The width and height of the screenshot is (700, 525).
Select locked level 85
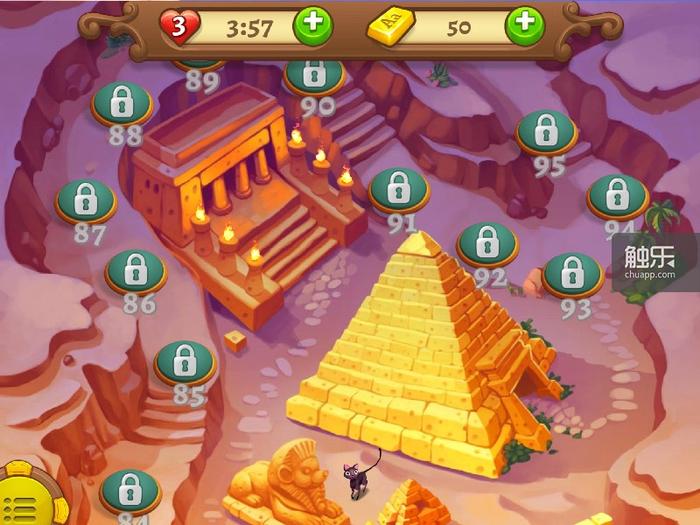(x=185, y=362)
